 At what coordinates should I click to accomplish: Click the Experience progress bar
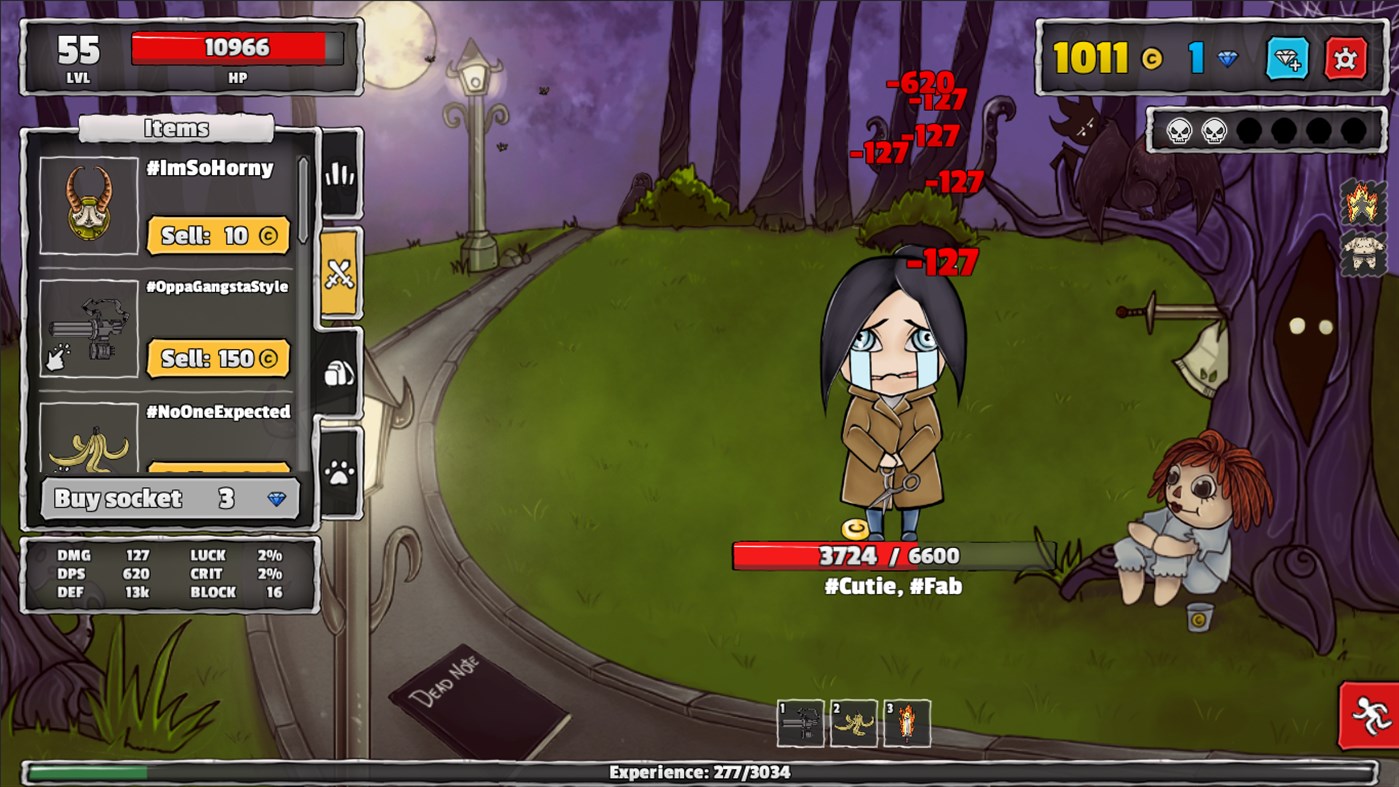(699, 772)
